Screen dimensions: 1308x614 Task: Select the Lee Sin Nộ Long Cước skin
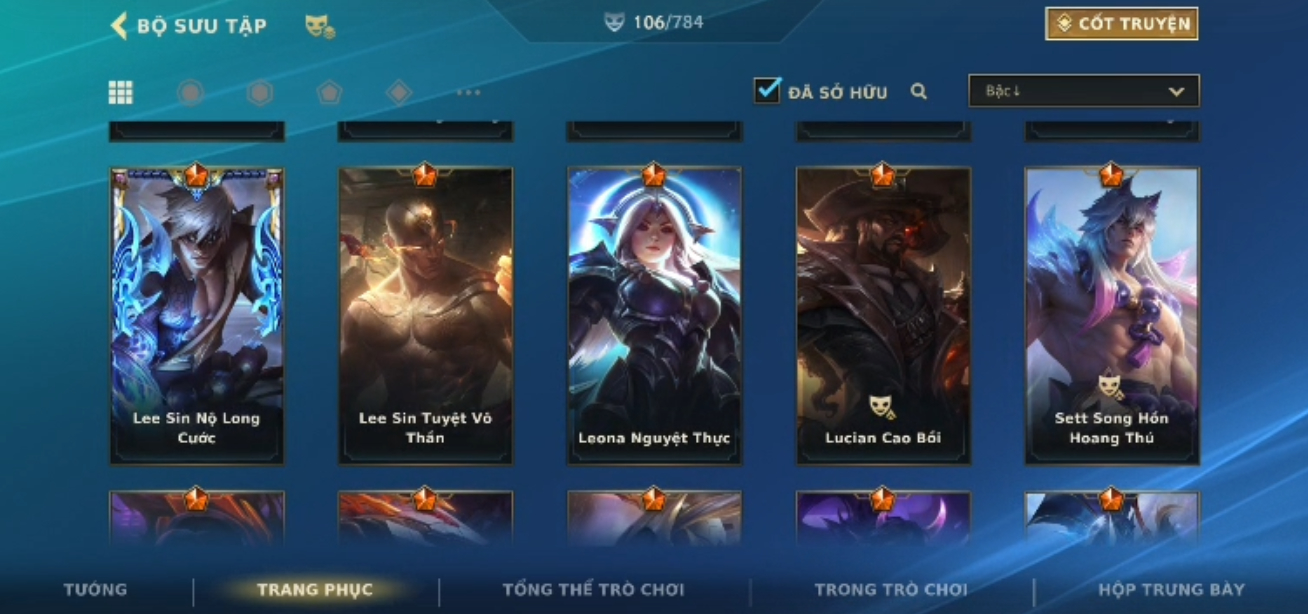197,315
